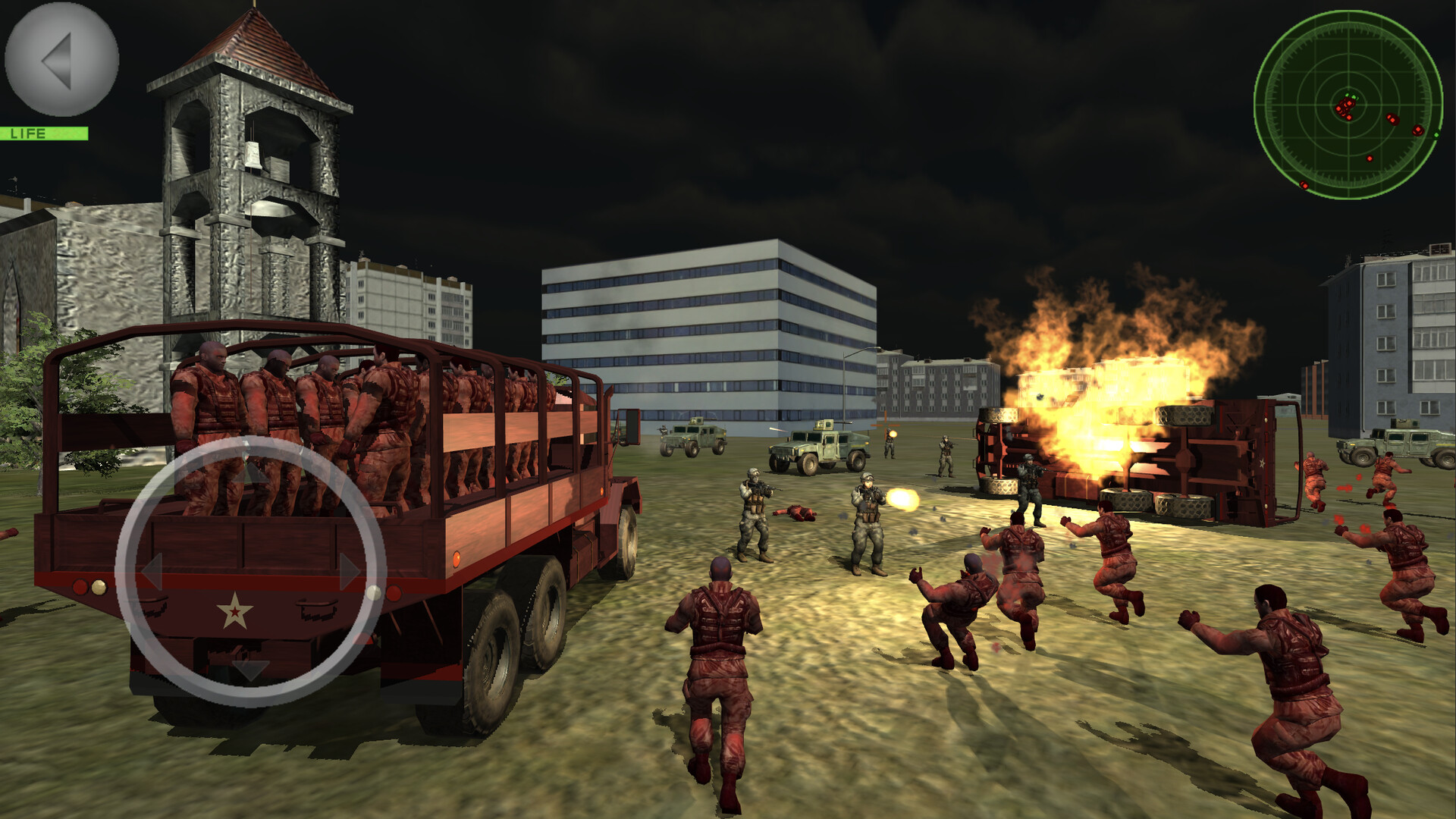Screen dimensions: 1456x819
Task: Tap the green friendly blip on radar edge
Action: pyautogui.click(x=1436, y=135)
